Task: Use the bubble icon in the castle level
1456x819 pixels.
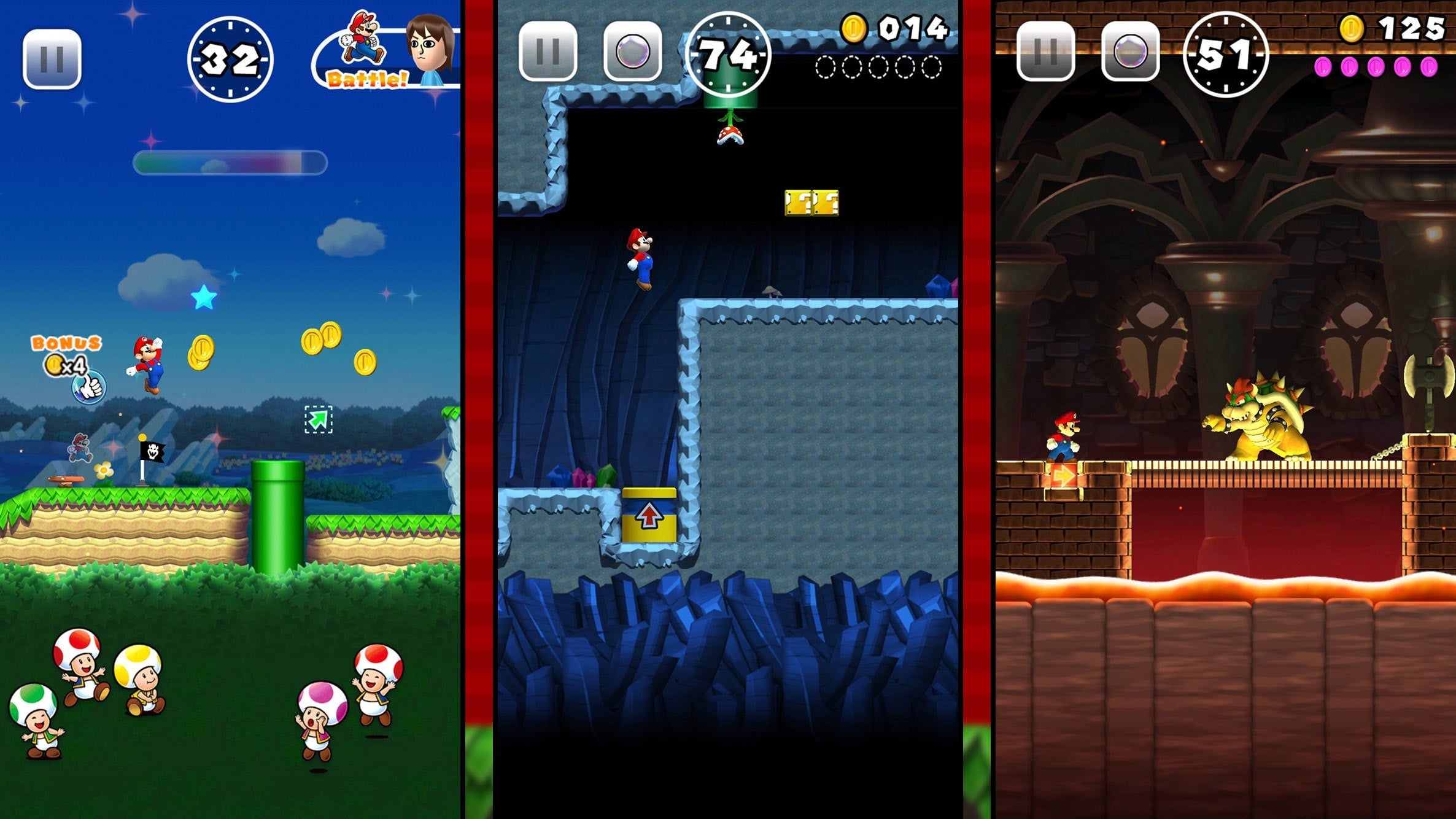Action: pos(1131,53)
